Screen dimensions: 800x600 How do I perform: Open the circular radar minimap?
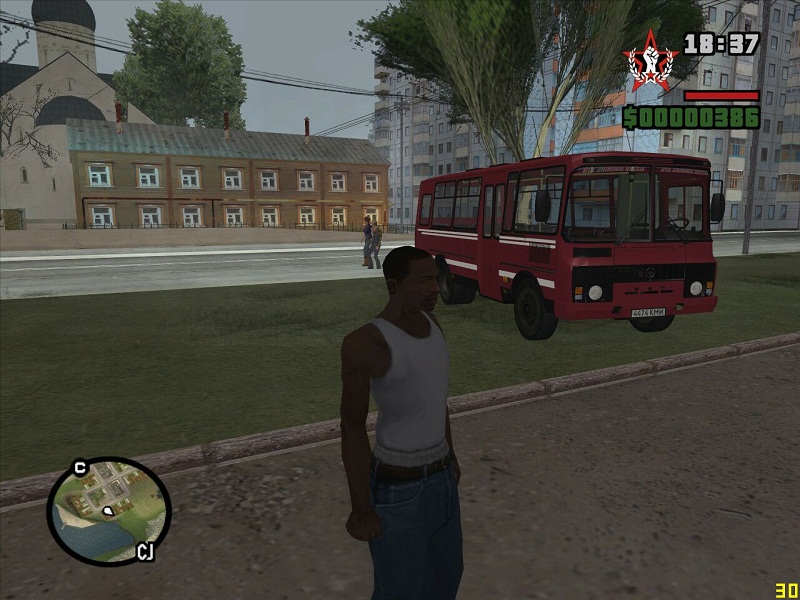point(109,511)
